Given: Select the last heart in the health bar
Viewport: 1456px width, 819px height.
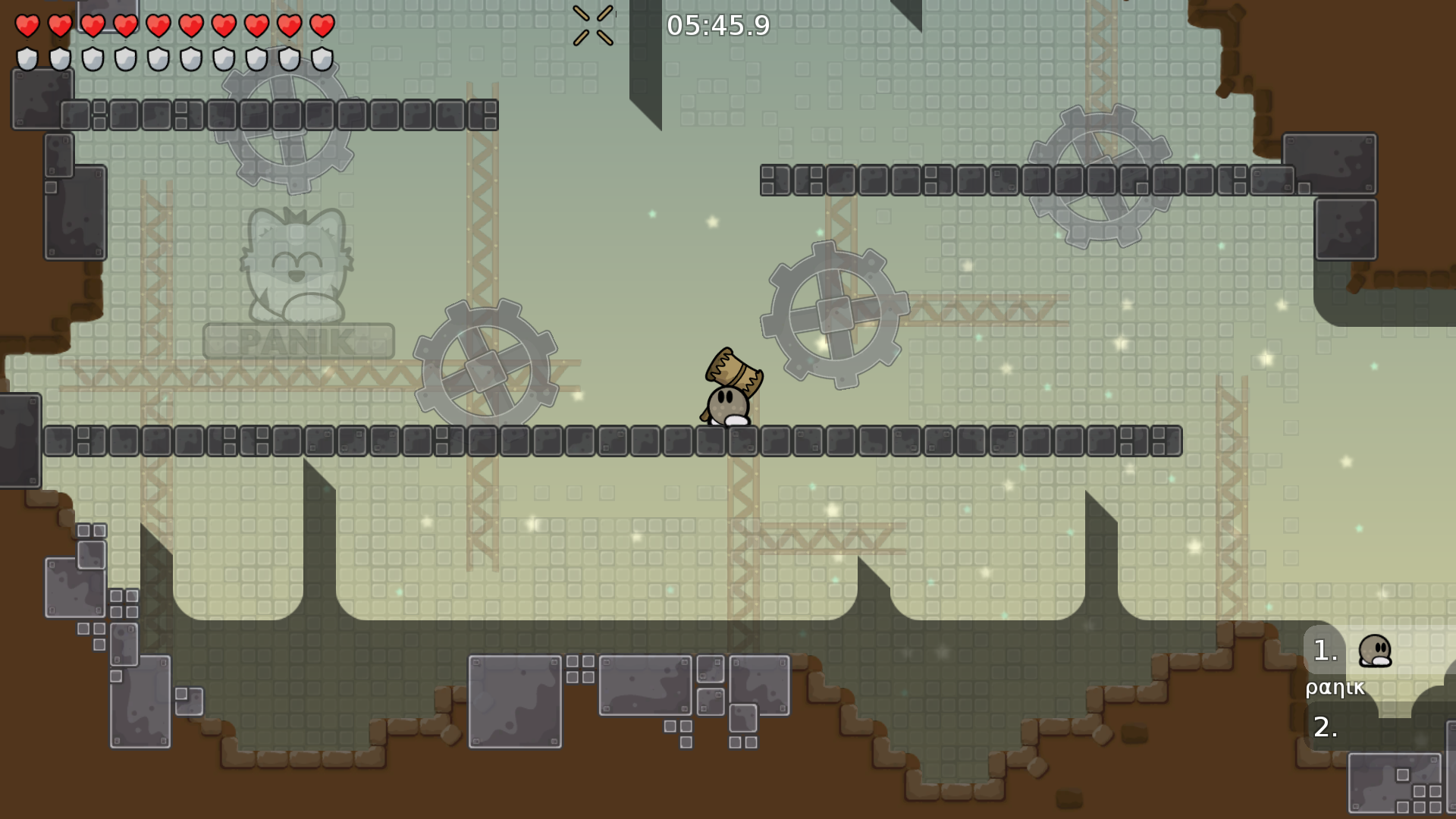Looking at the screenshot, I should click(x=322, y=25).
